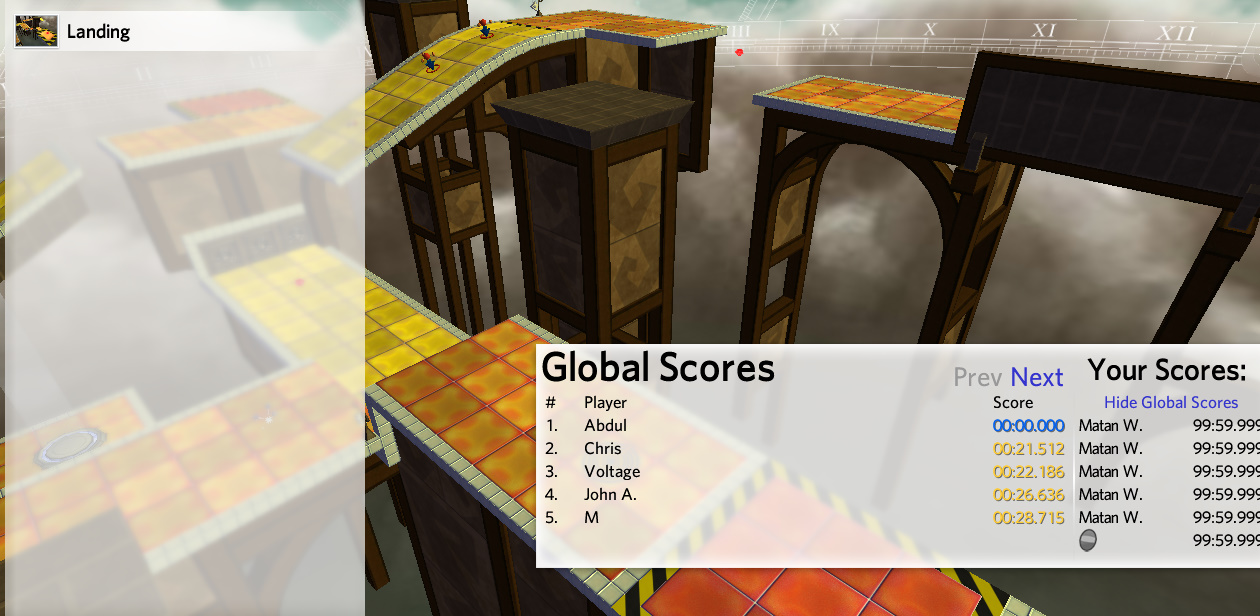Go to the next global scores page
This screenshot has width=1260, height=616.
[x=1036, y=377]
